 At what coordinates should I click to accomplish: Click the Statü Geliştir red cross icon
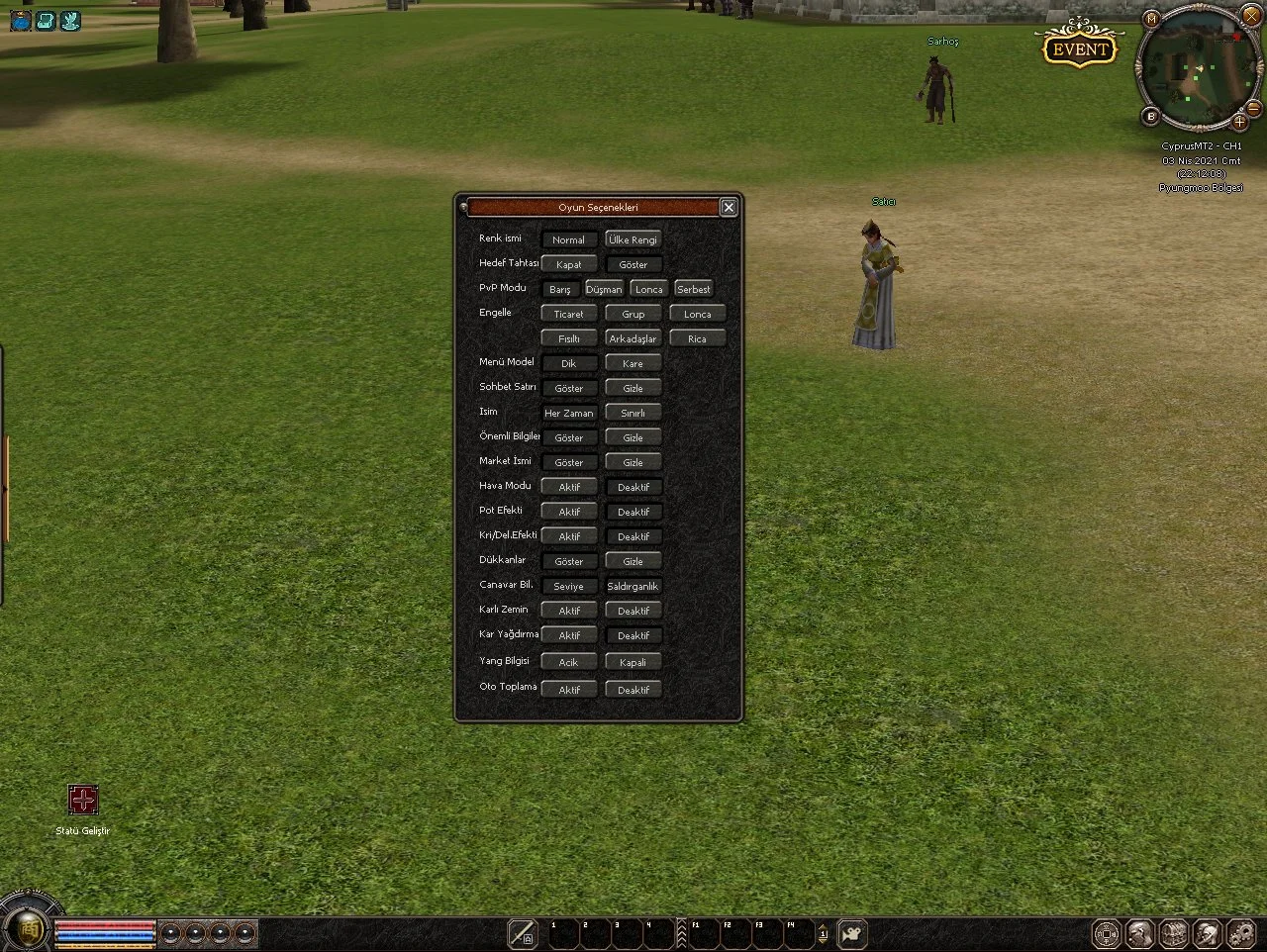(83, 800)
